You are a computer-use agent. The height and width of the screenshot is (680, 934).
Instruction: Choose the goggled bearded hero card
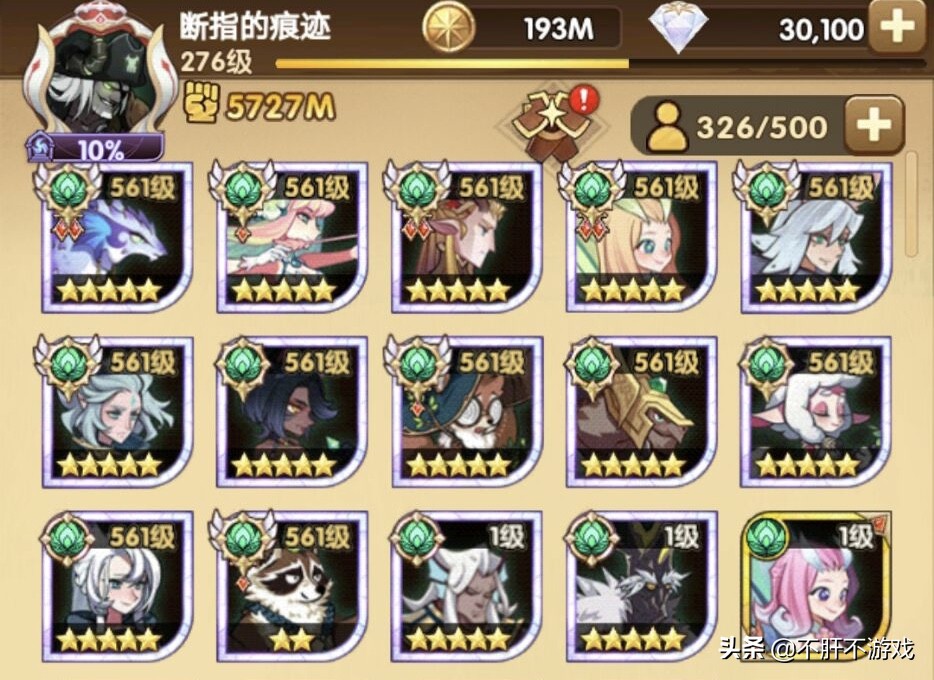(x=466, y=412)
